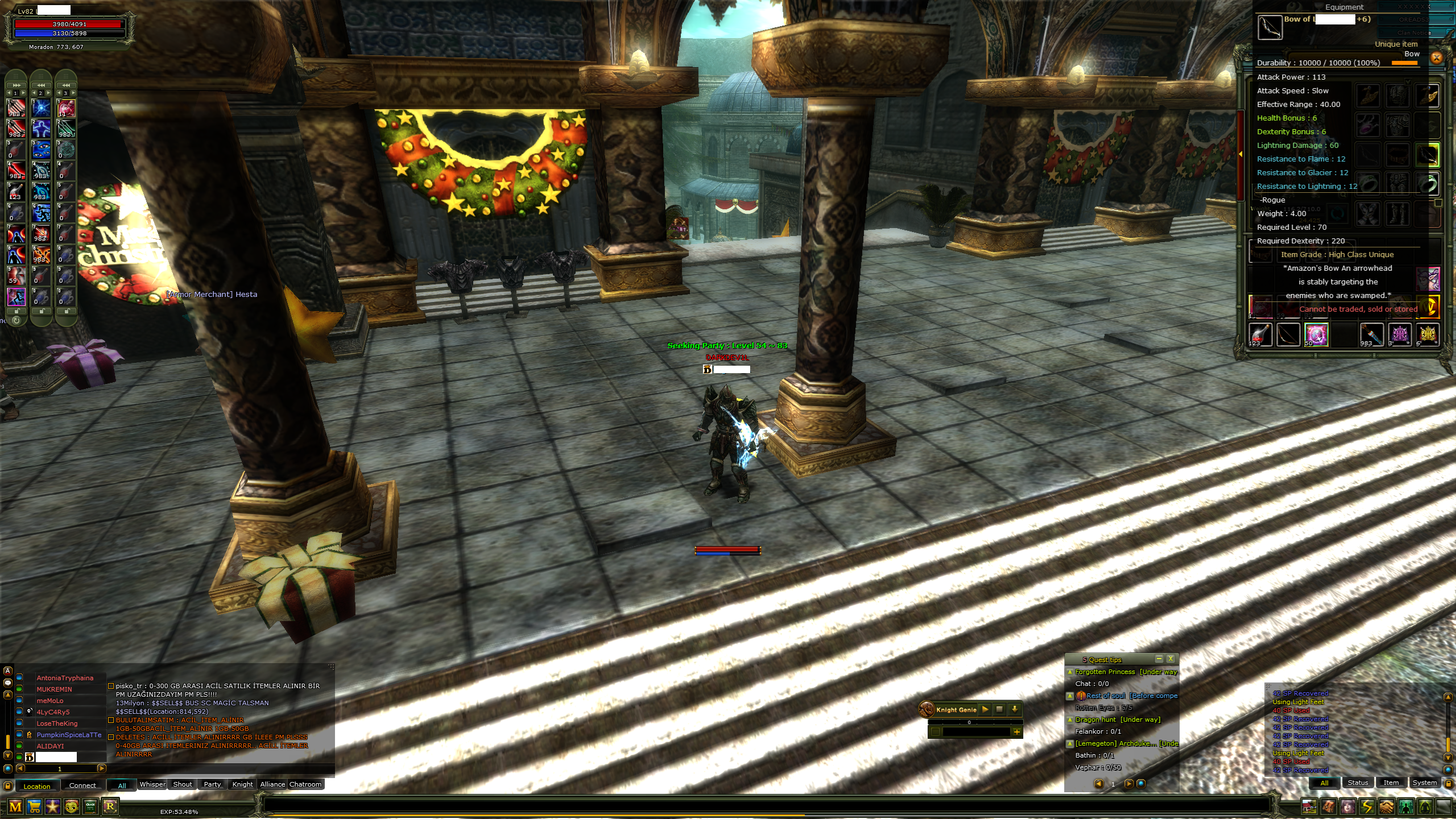This screenshot has height=819, width=1456.
Task: Open character info via portrait icon
Action: pyautogui.click(x=1347, y=806)
